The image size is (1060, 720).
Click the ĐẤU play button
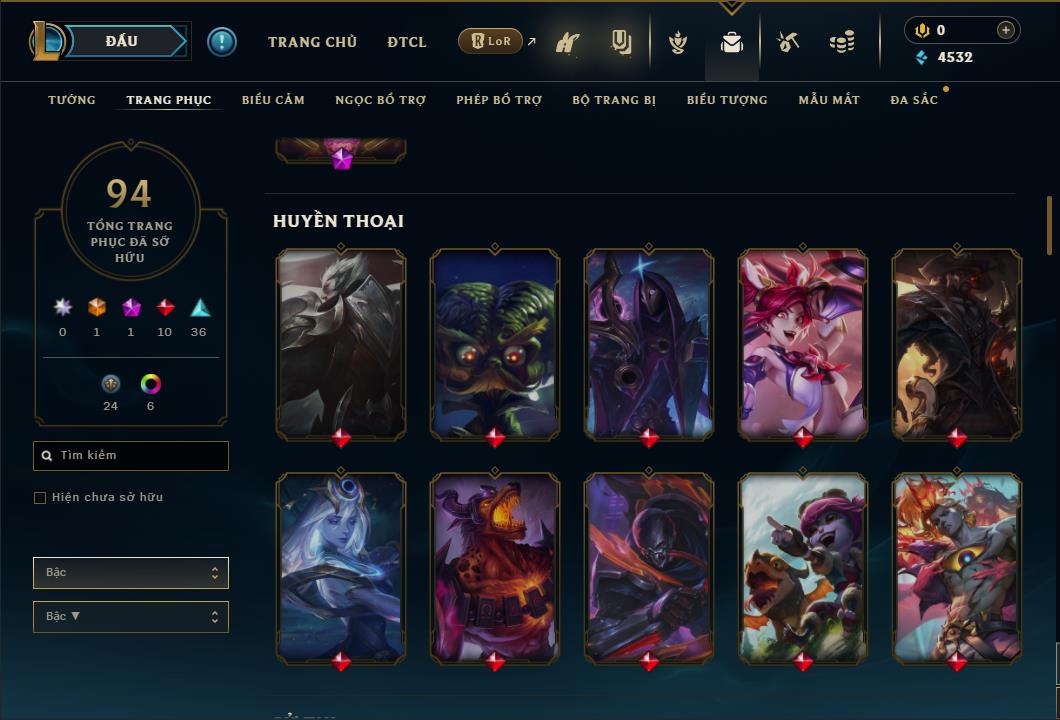122,41
